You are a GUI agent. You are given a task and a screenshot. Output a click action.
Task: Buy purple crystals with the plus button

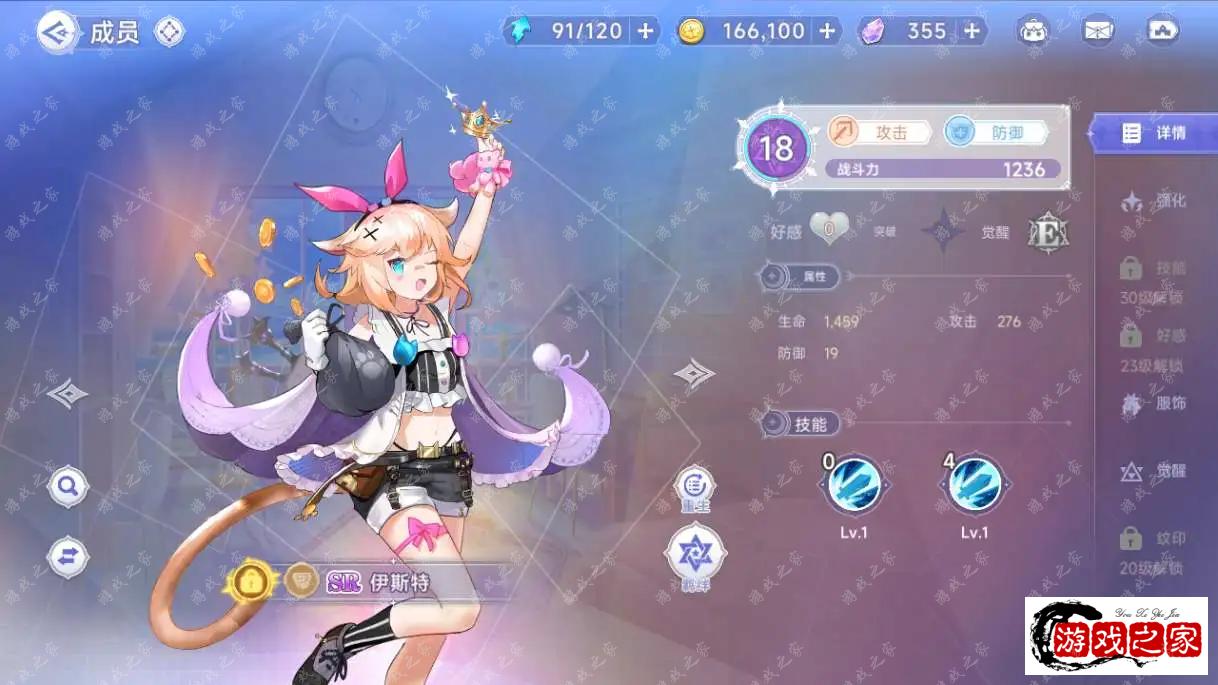[972, 31]
